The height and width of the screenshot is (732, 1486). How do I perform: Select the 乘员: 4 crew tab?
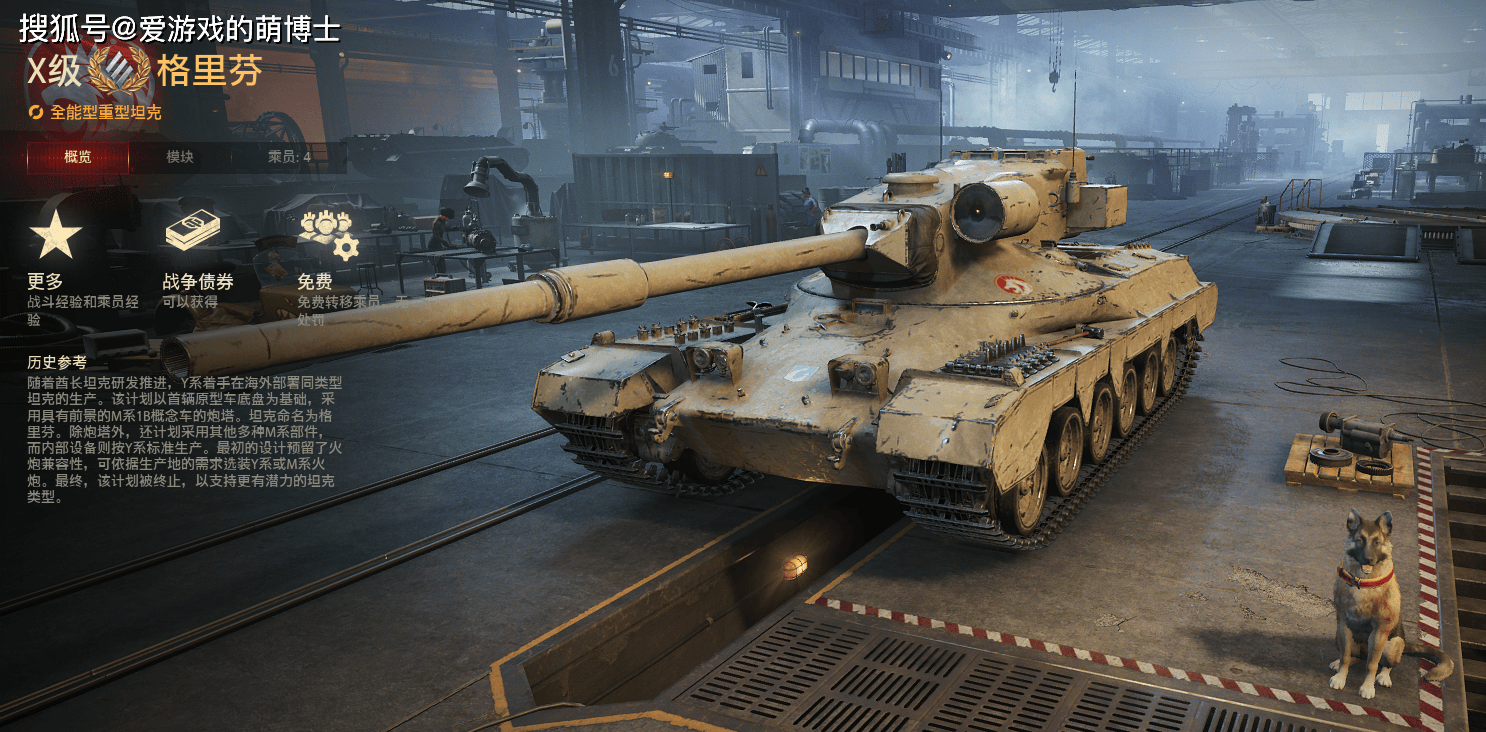click(x=289, y=157)
